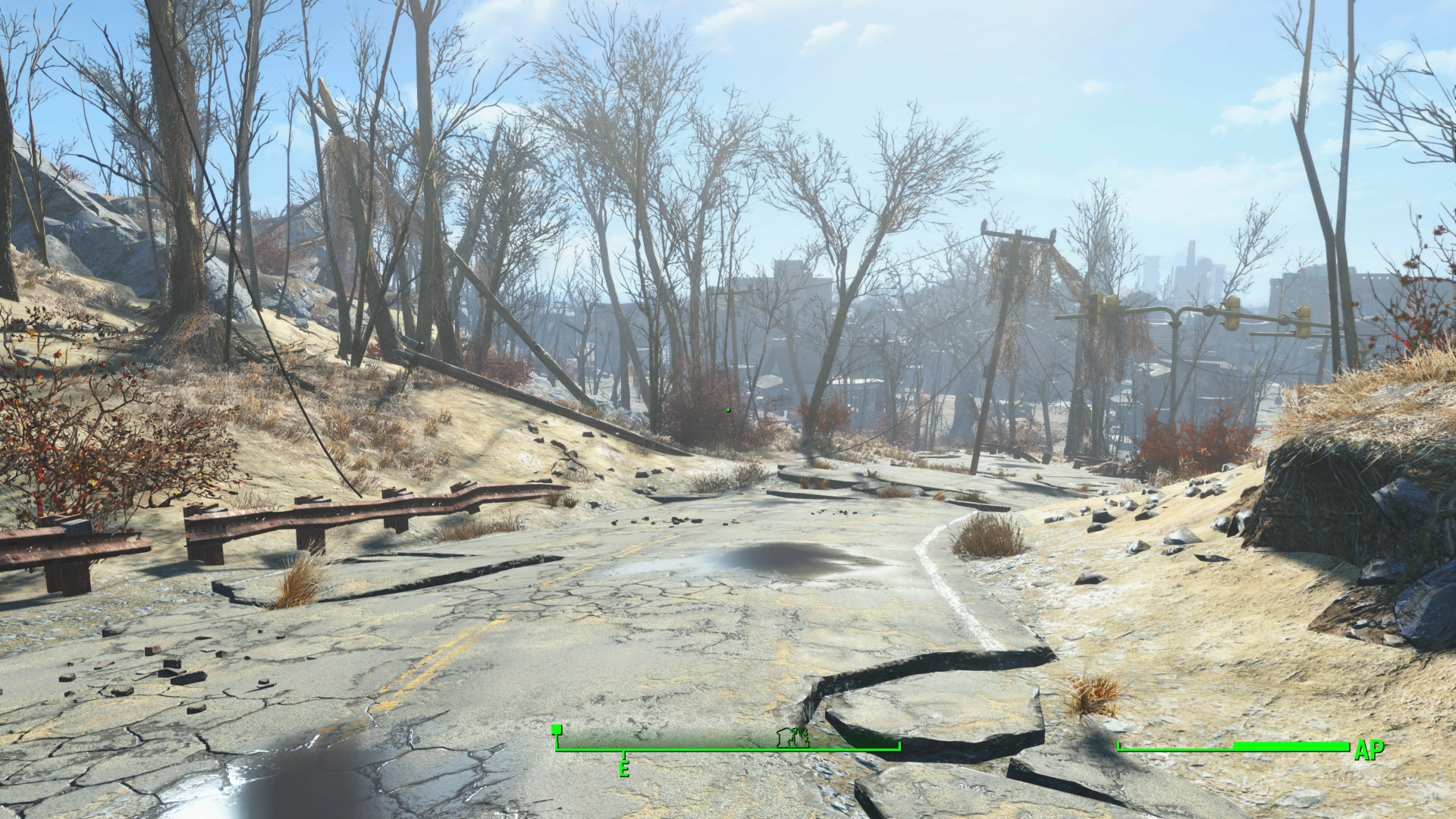This screenshot has width=1456, height=819.
Task: Select the location marker icon on the compass
Action: 792,737
